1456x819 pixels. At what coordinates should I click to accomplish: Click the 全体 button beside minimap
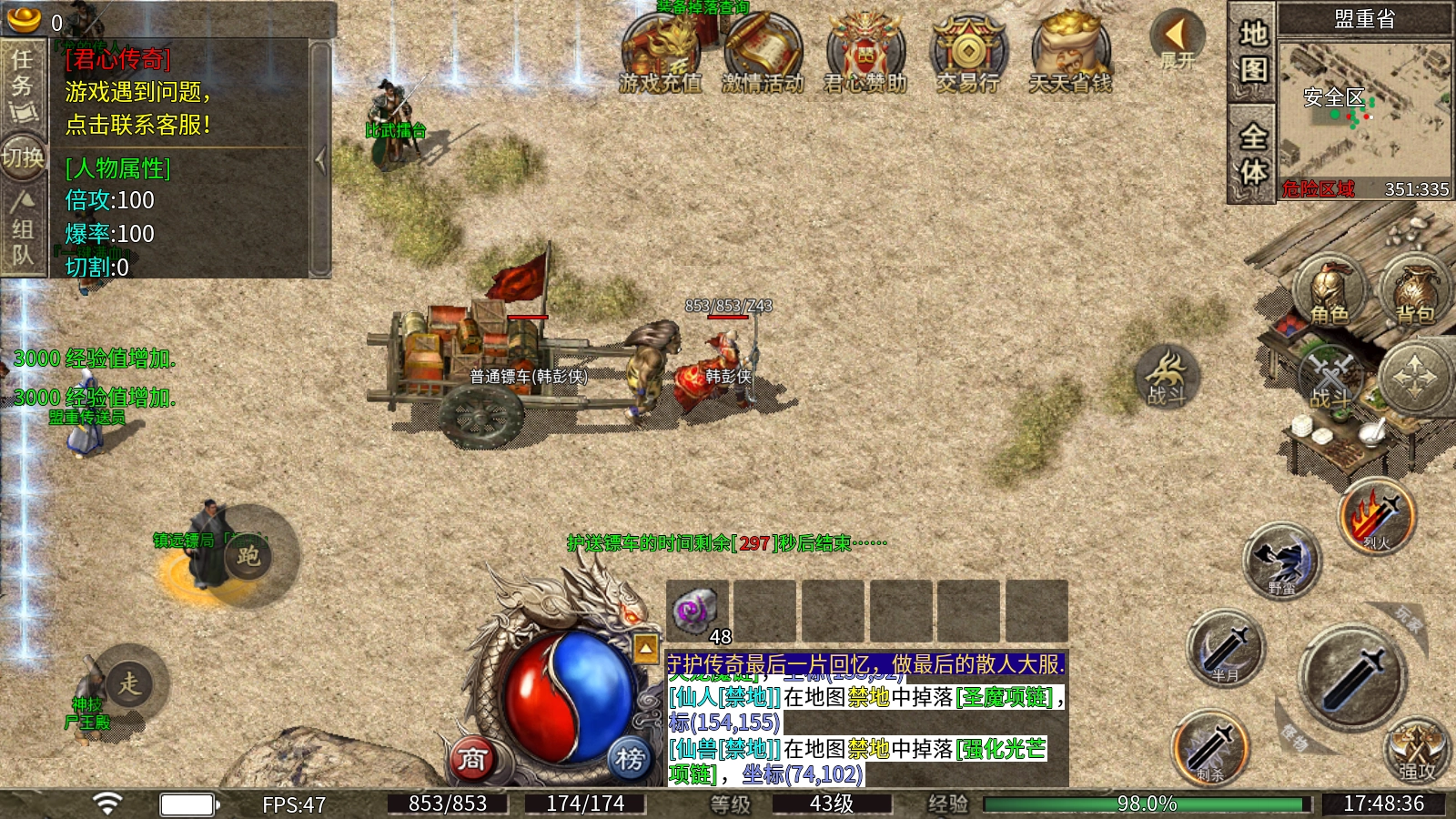(x=1252, y=153)
